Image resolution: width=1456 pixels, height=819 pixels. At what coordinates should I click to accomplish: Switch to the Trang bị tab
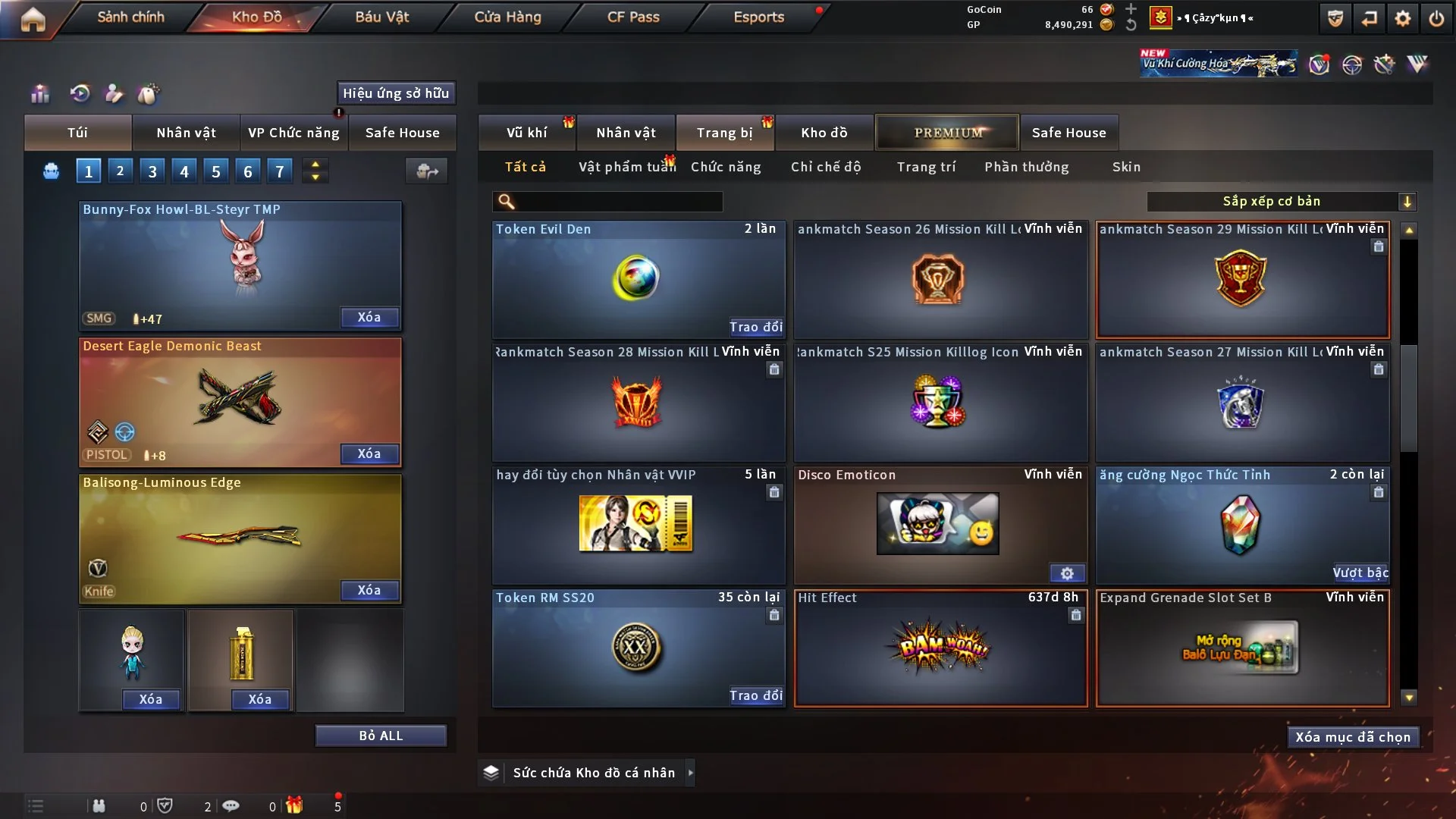click(724, 133)
